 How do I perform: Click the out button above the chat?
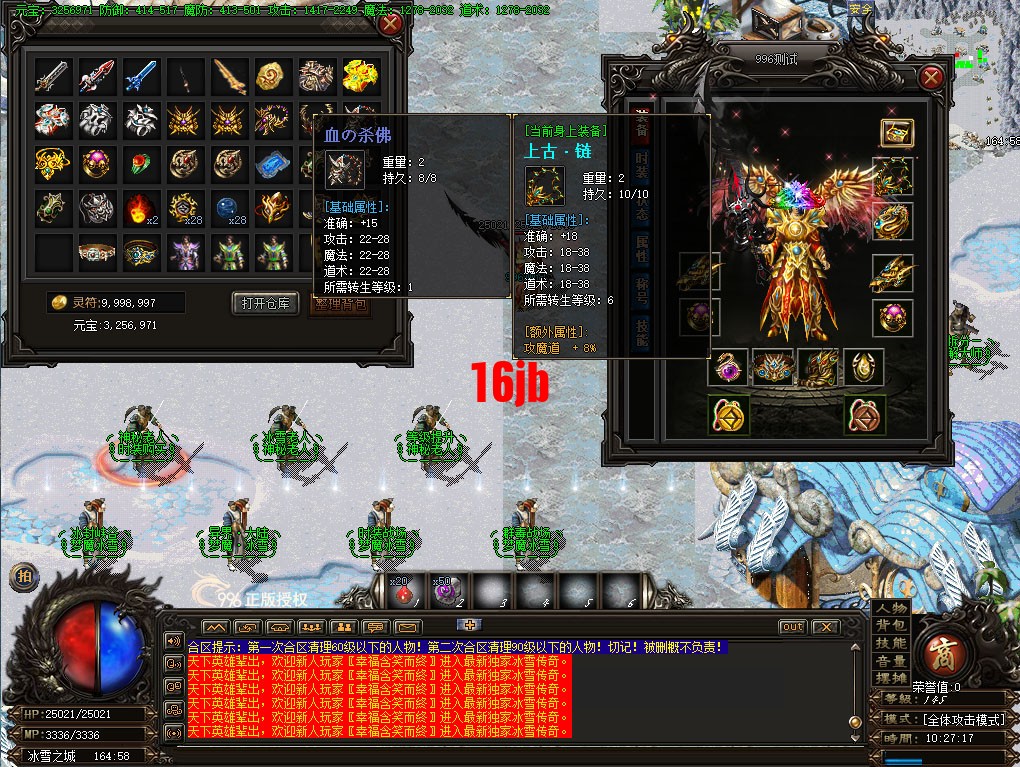pyautogui.click(x=792, y=627)
